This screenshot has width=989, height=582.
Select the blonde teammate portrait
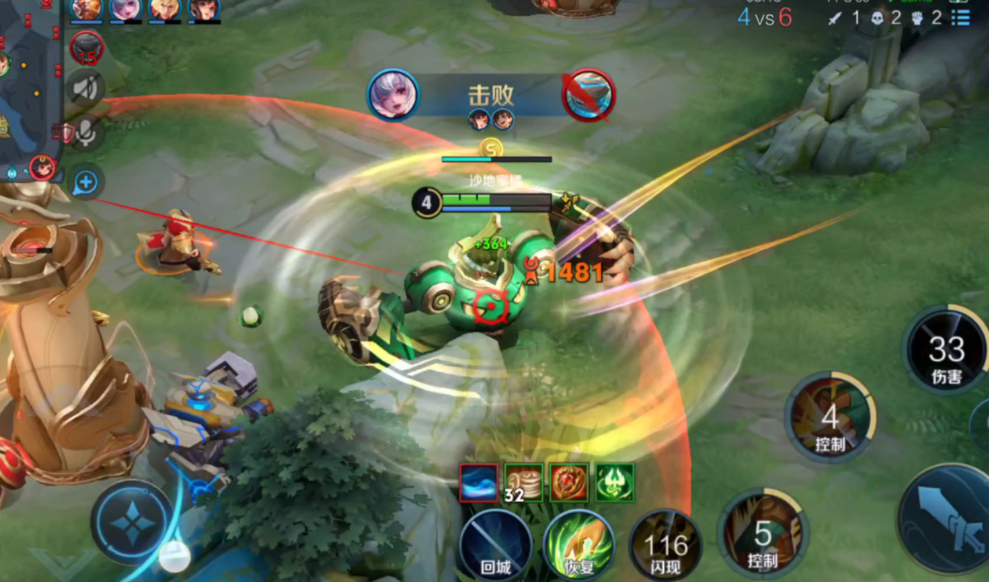pyautogui.click(x=164, y=9)
